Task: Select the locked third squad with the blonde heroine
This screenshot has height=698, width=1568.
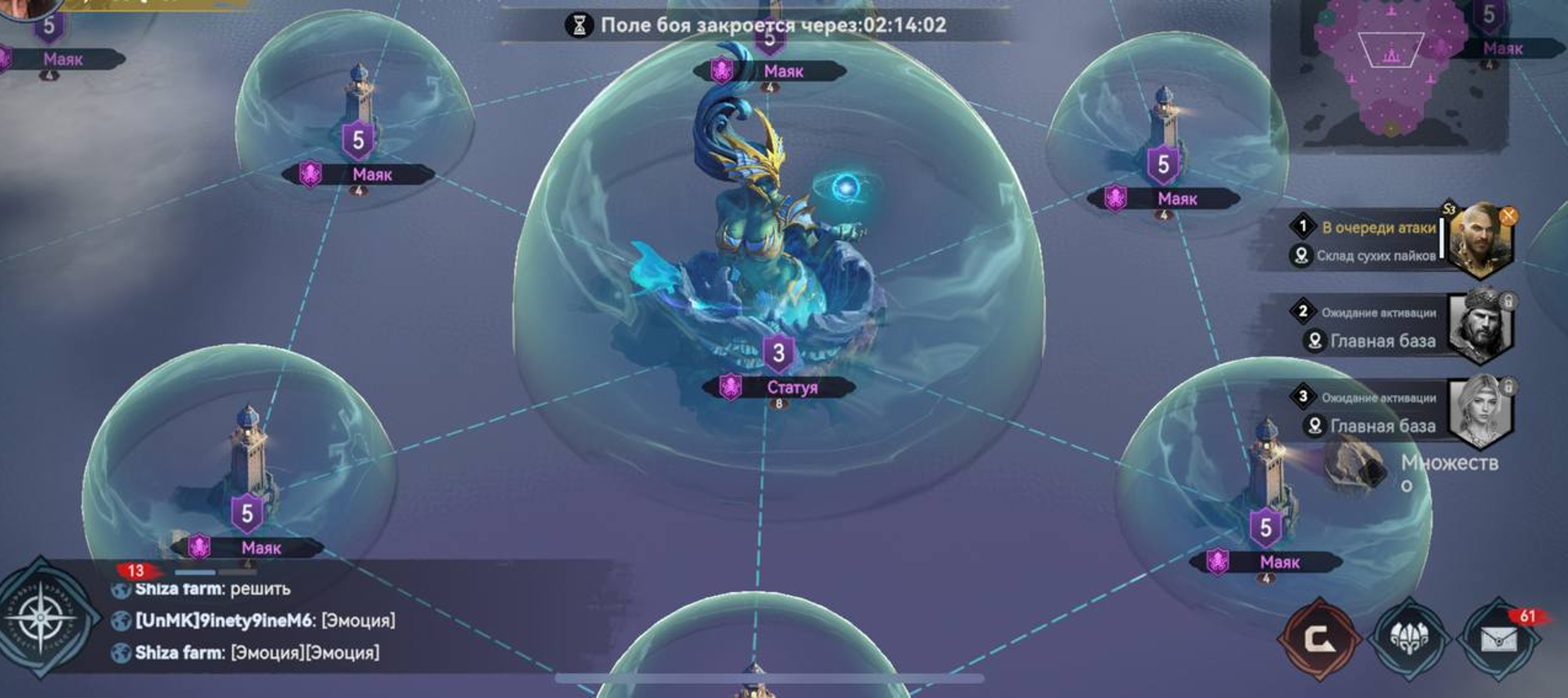Action: (x=1480, y=412)
